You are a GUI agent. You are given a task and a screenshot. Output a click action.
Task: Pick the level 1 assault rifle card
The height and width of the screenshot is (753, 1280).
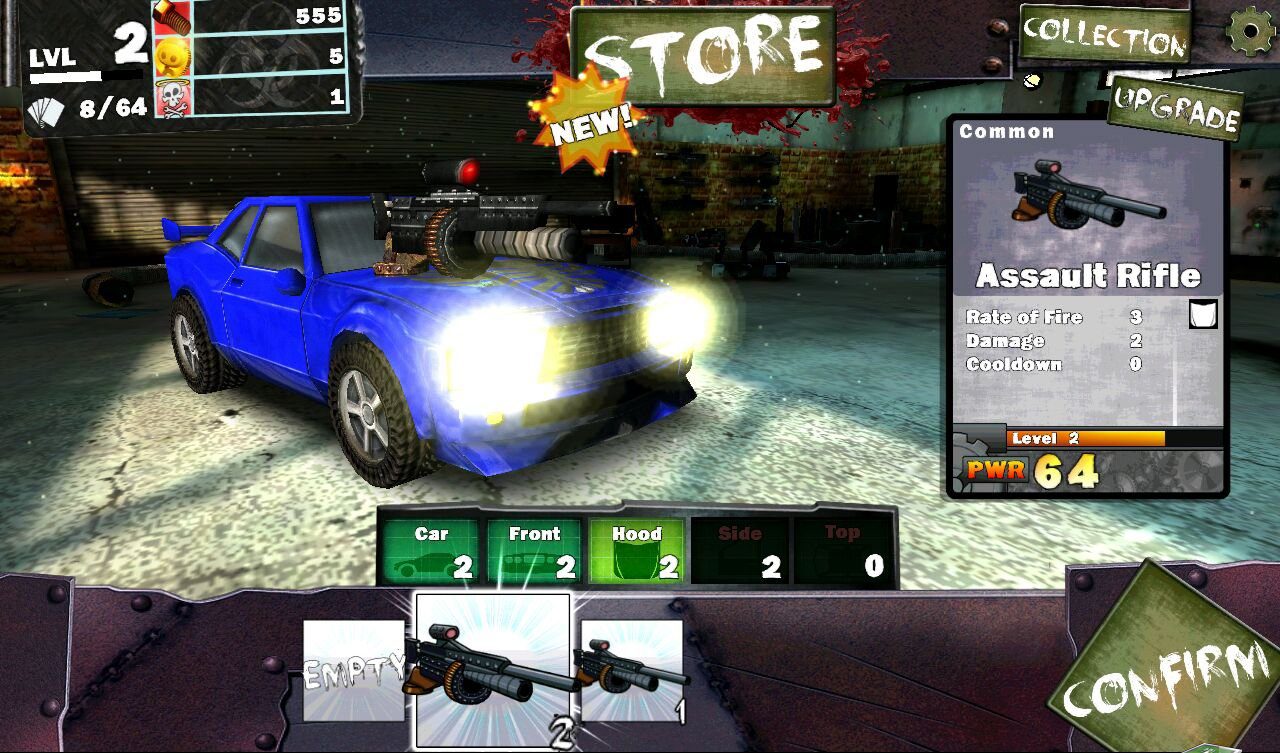[632, 670]
